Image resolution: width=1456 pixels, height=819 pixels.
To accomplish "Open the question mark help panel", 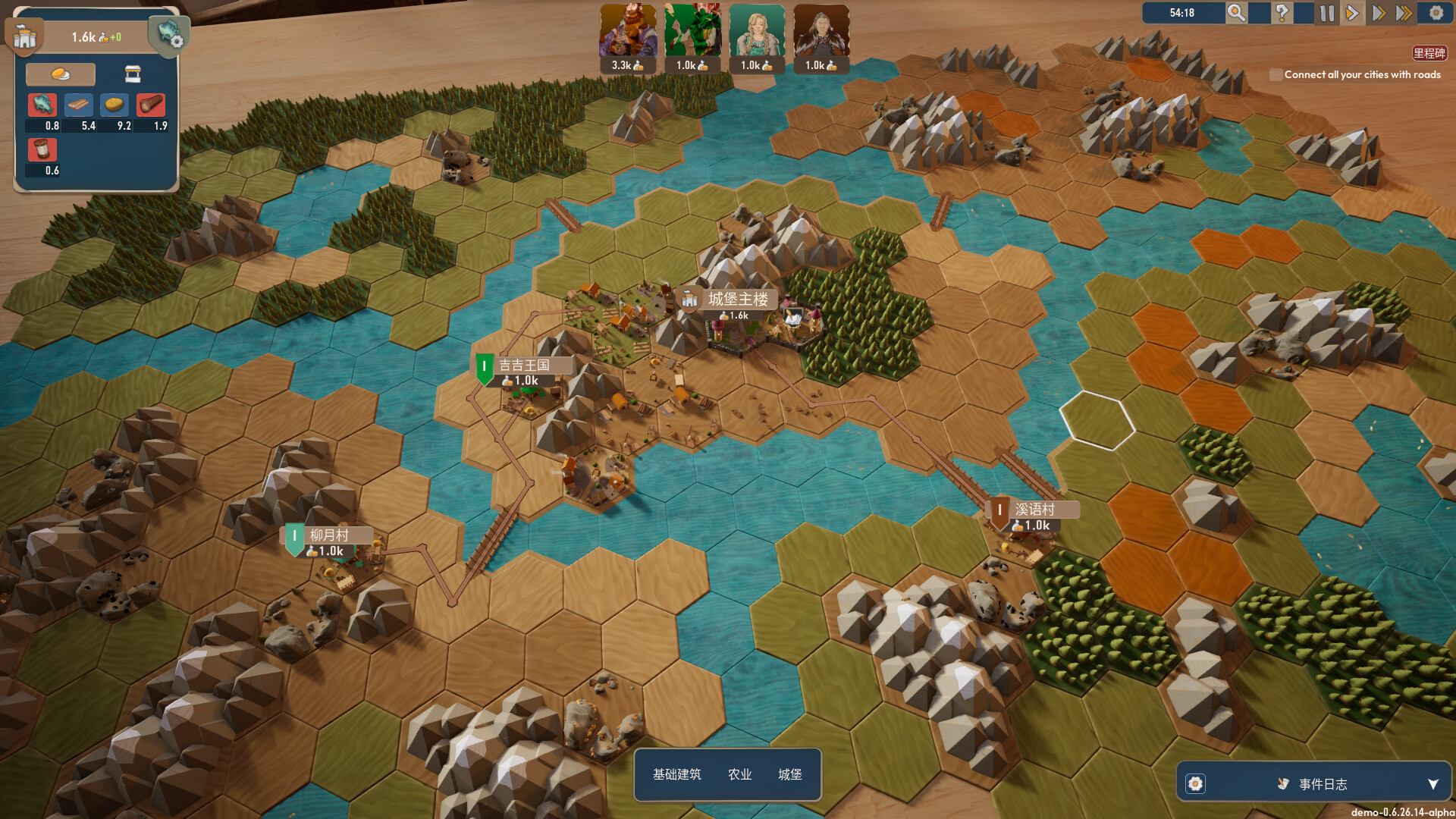I will coord(1282,13).
